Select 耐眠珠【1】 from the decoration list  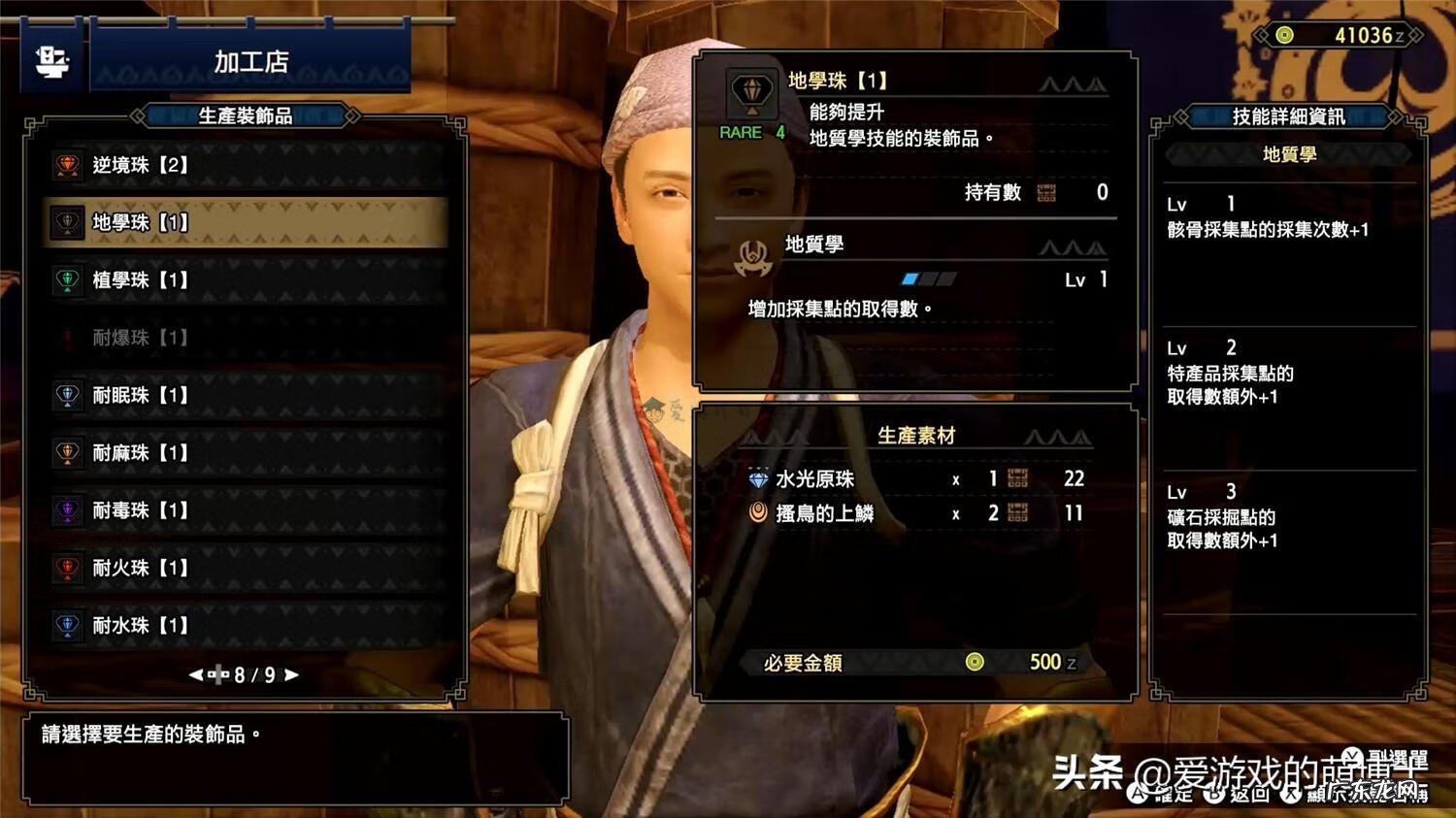[66, 396]
